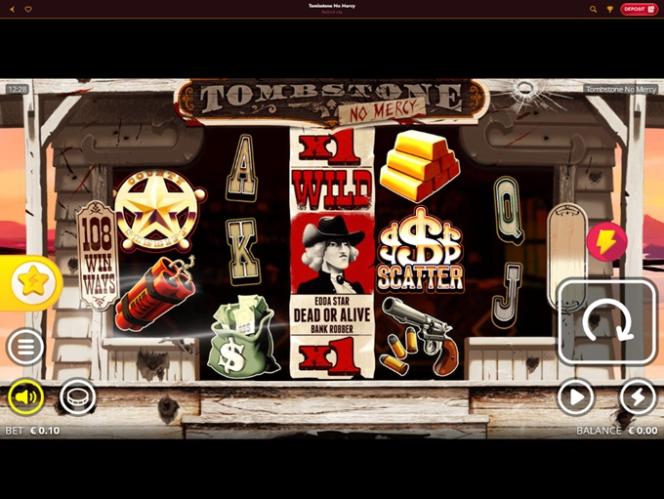Toggle the sound speaker button
Viewport: 664px width, 499px height.
pos(26,397)
